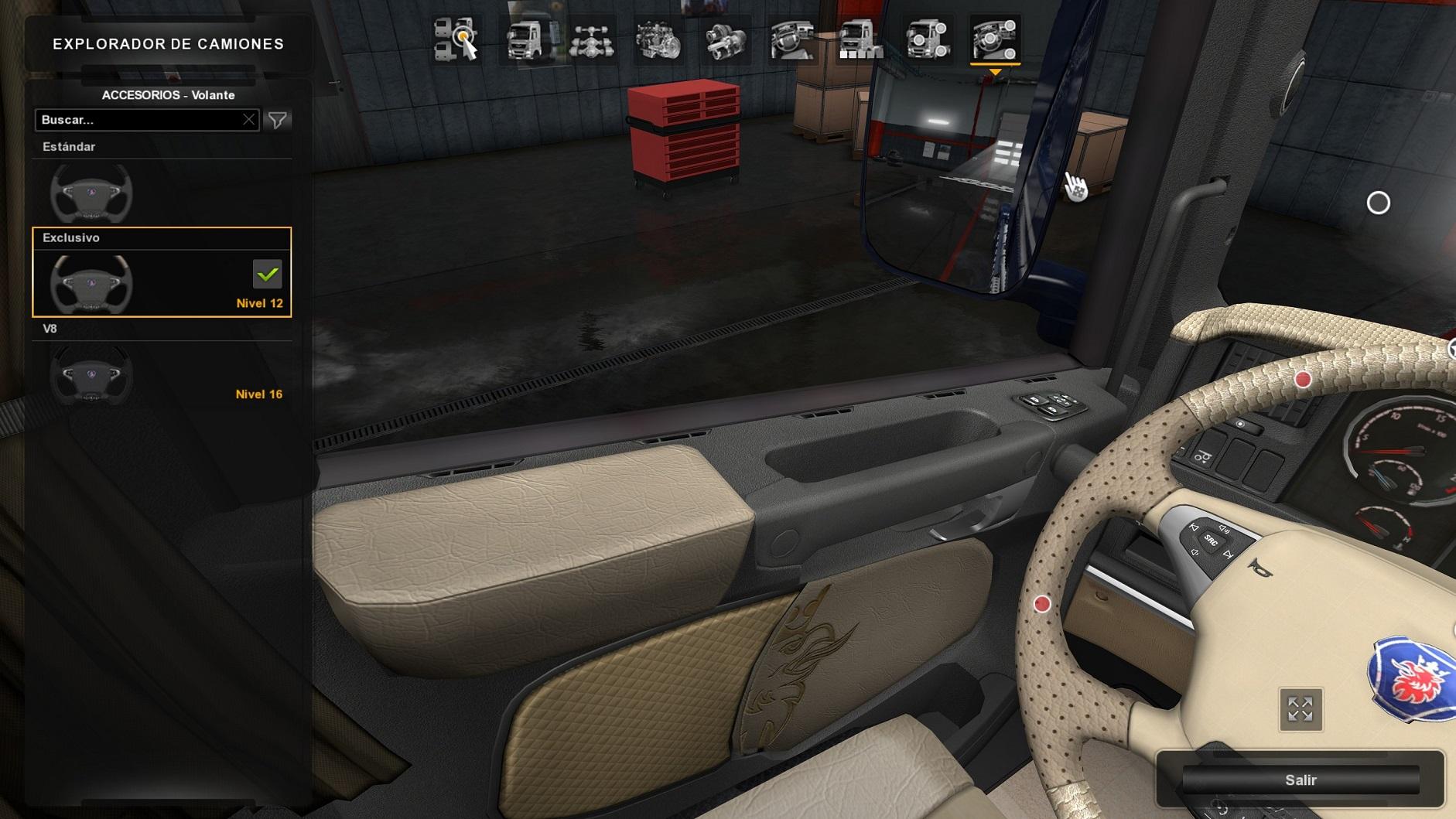Switch to the truck cabin category
This screenshot has height=819, width=1456.
click(x=525, y=39)
